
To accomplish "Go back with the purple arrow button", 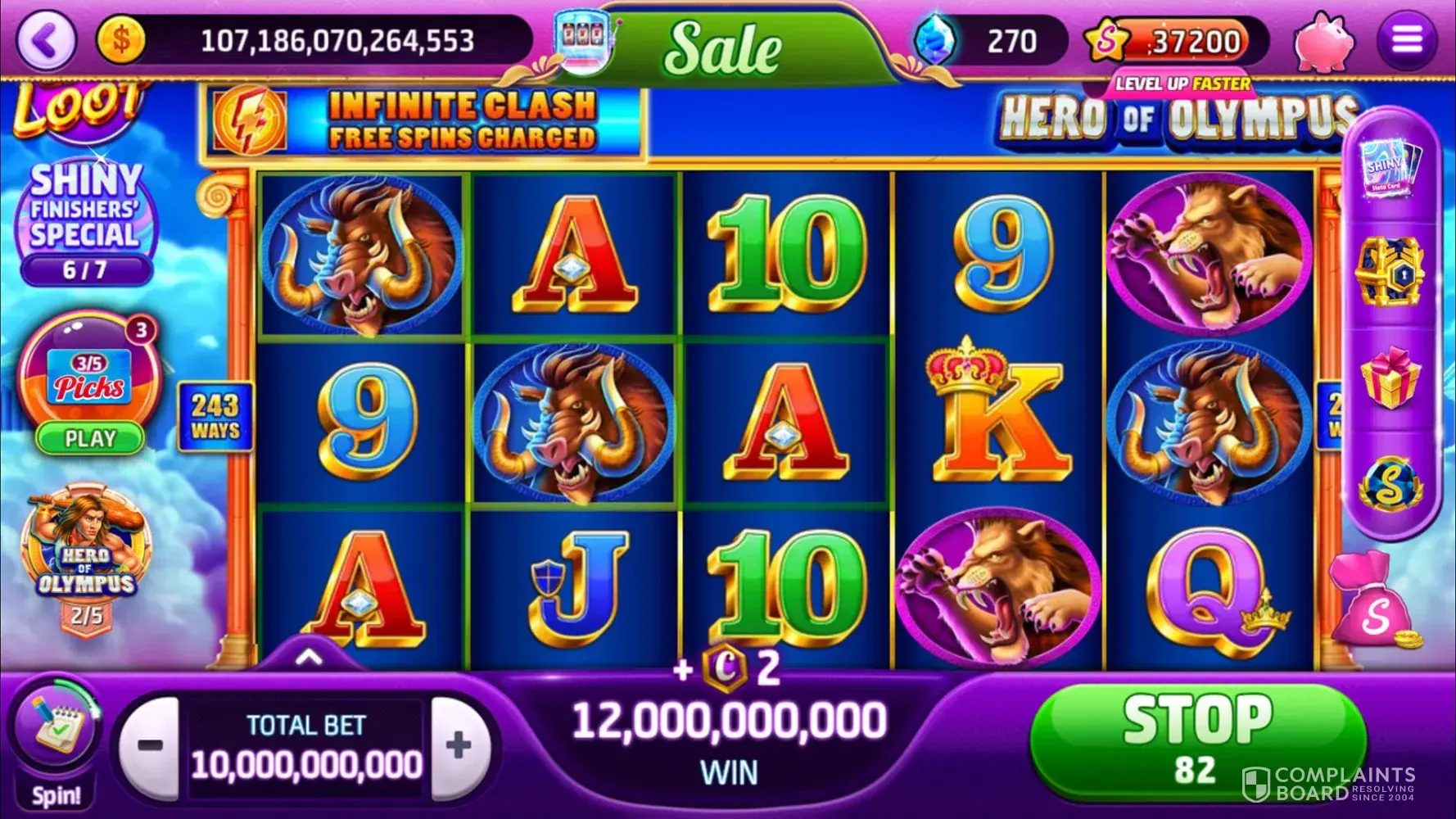I will (x=47, y=40).
